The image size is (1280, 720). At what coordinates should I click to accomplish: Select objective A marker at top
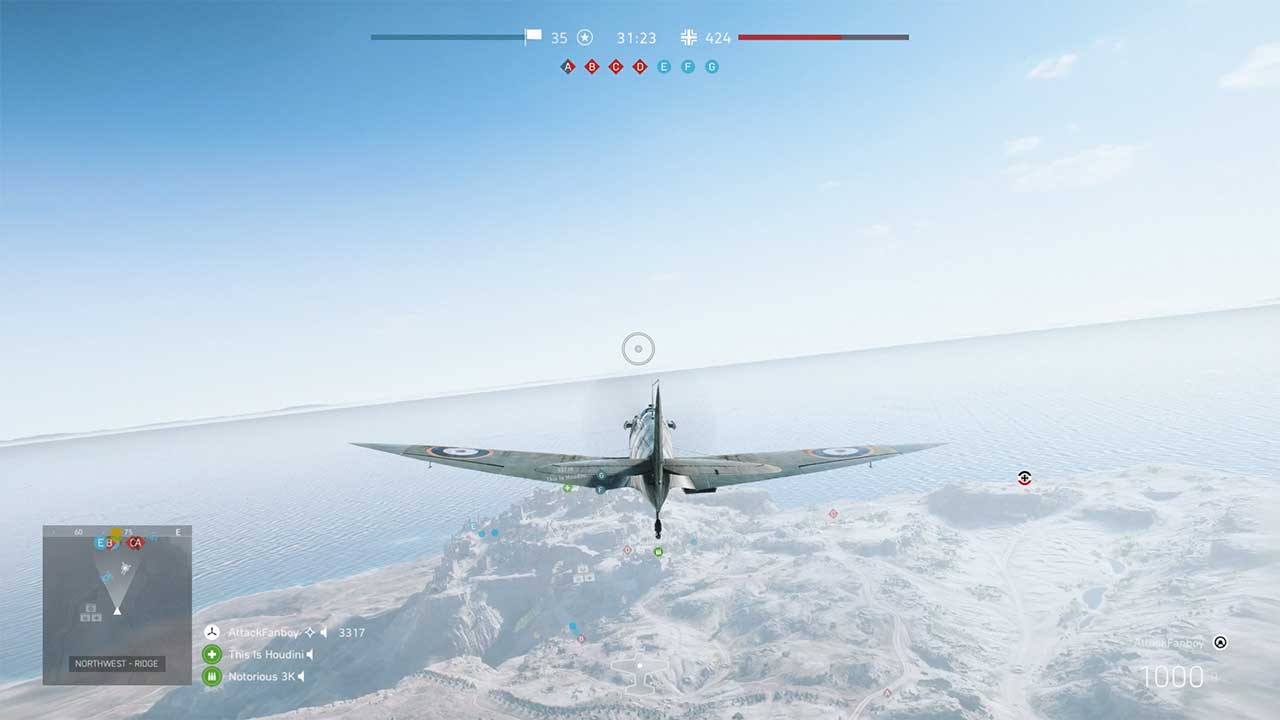pyautogui.click(x=568, y=65)
